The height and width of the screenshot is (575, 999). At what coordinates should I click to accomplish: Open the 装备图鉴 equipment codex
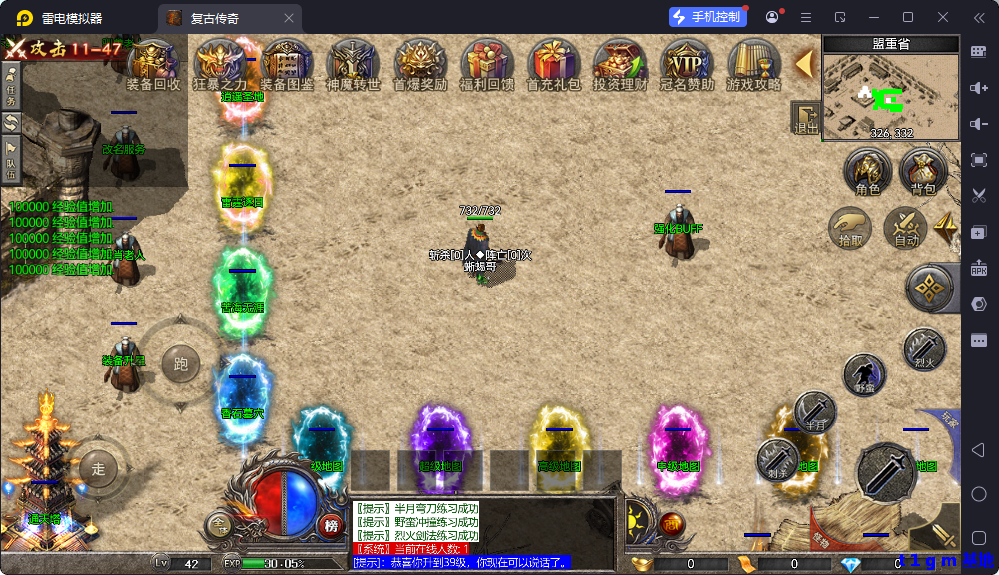click(x=287, y=65)
